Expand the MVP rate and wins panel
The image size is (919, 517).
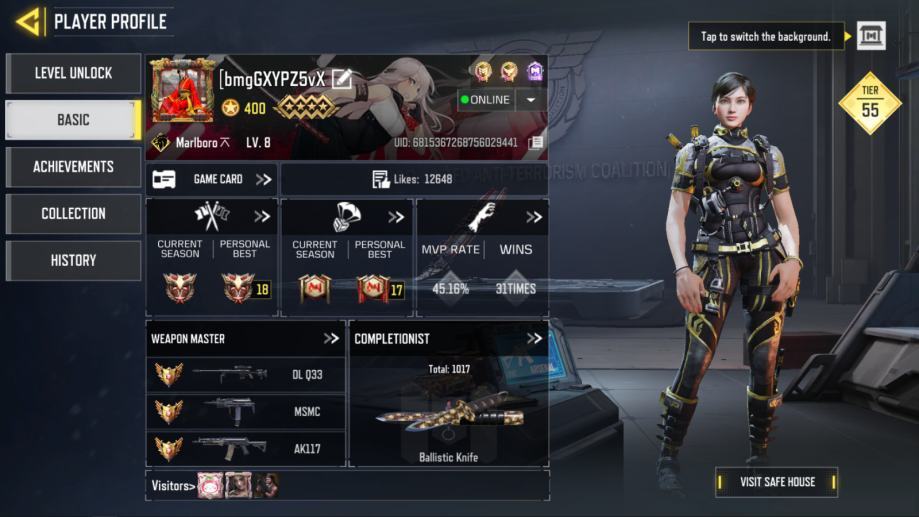pyautogui.click(x=534, y=216)
